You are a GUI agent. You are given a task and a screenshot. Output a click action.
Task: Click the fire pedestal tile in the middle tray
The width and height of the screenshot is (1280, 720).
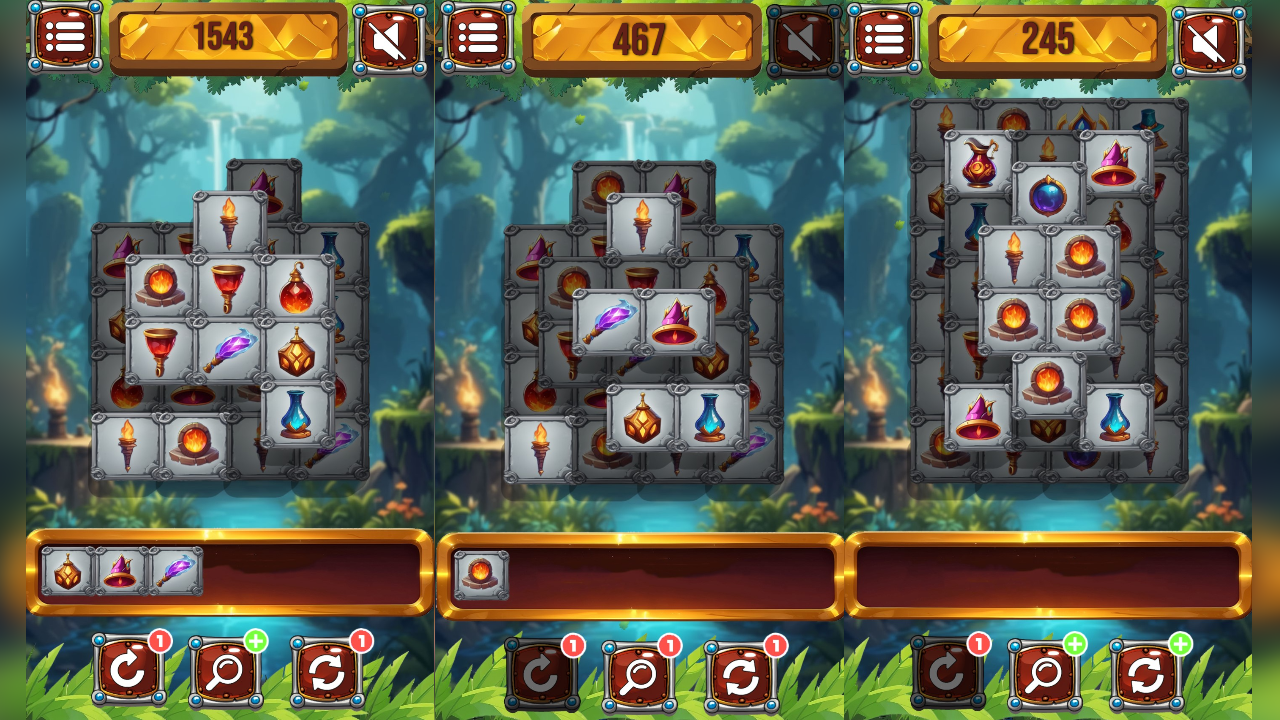click(480, 575)
